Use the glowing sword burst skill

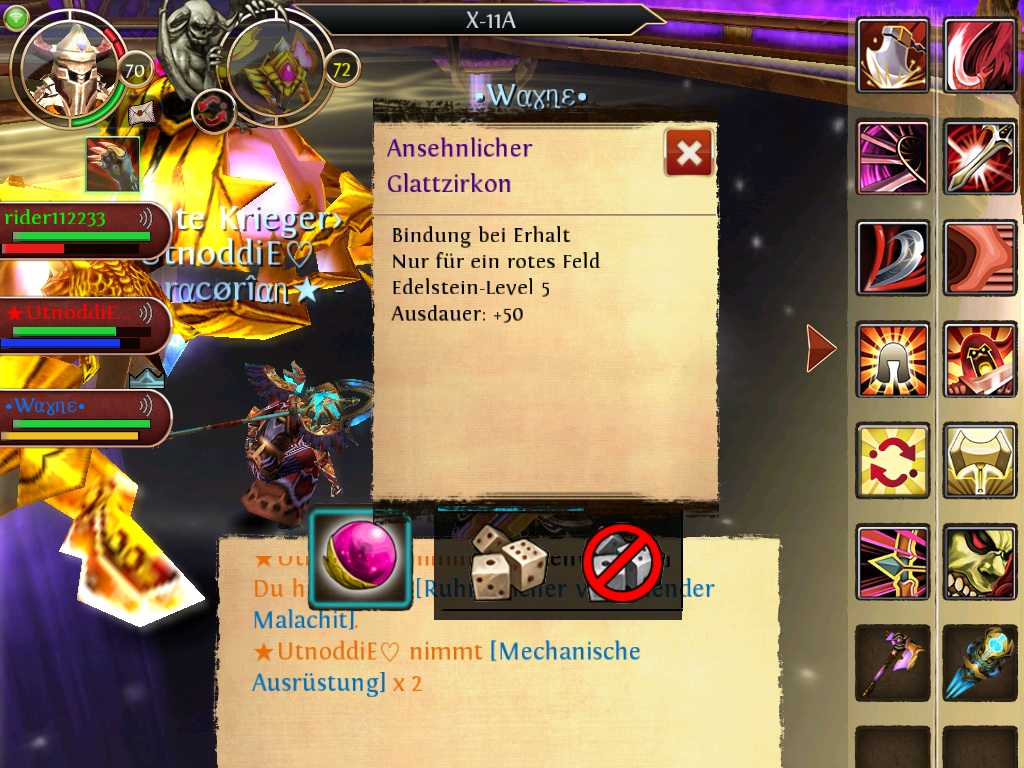(980, 157)
